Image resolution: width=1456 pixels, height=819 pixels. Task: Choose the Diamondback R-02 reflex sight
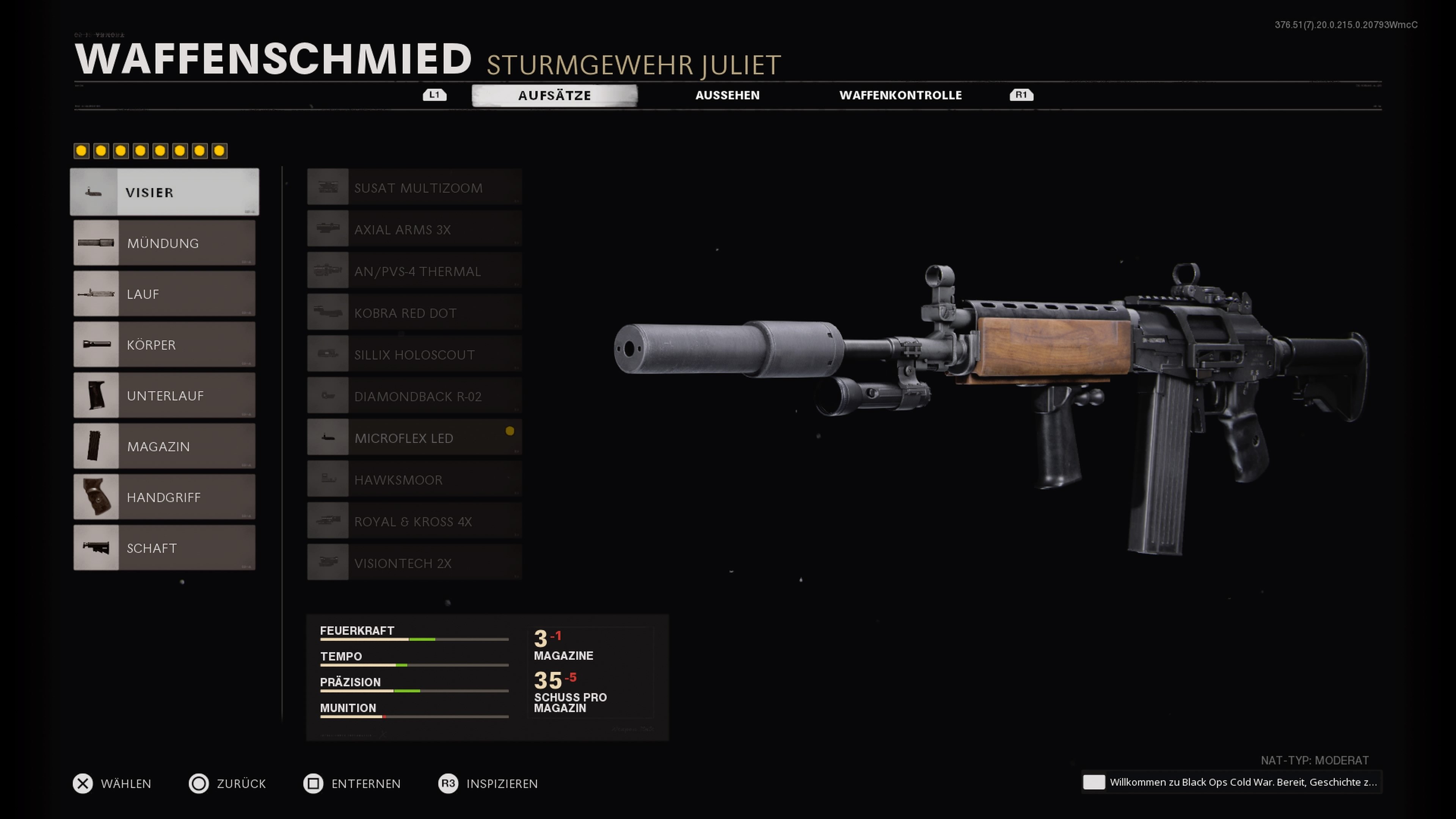coord(414,397)
